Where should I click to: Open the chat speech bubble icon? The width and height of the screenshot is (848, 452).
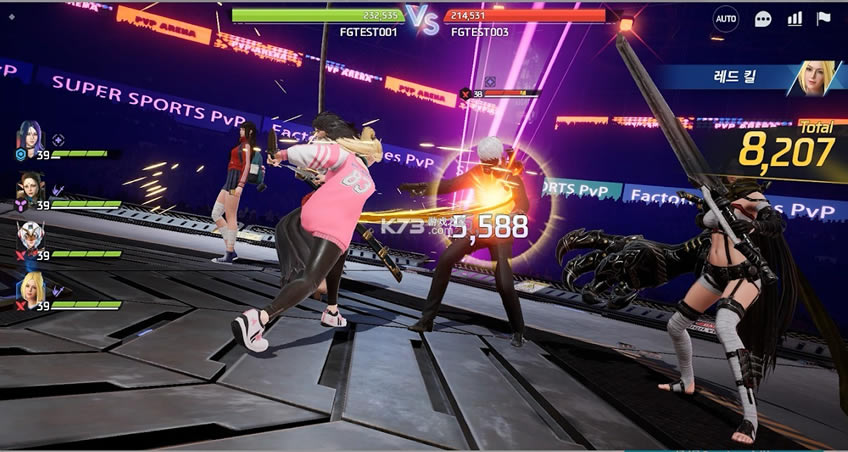click(763, 19)
